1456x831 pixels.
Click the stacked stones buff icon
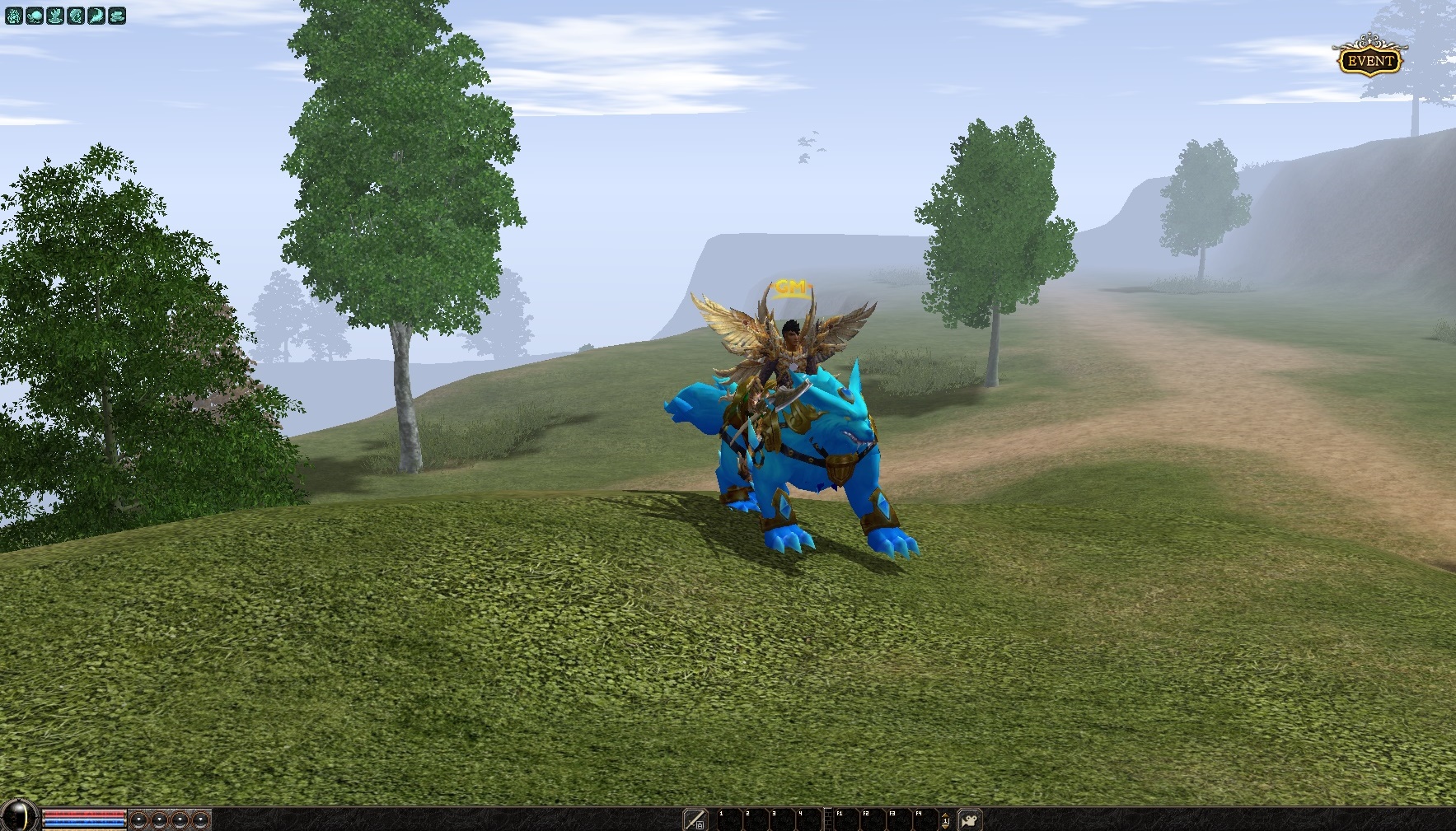point(117,16)
